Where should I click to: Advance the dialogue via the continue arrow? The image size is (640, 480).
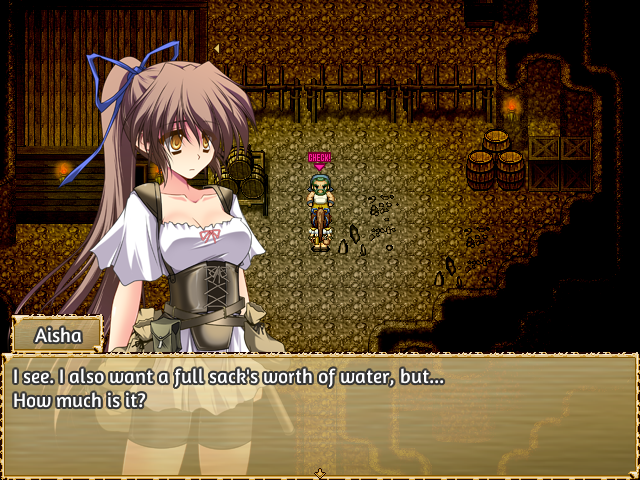point(320,472)
